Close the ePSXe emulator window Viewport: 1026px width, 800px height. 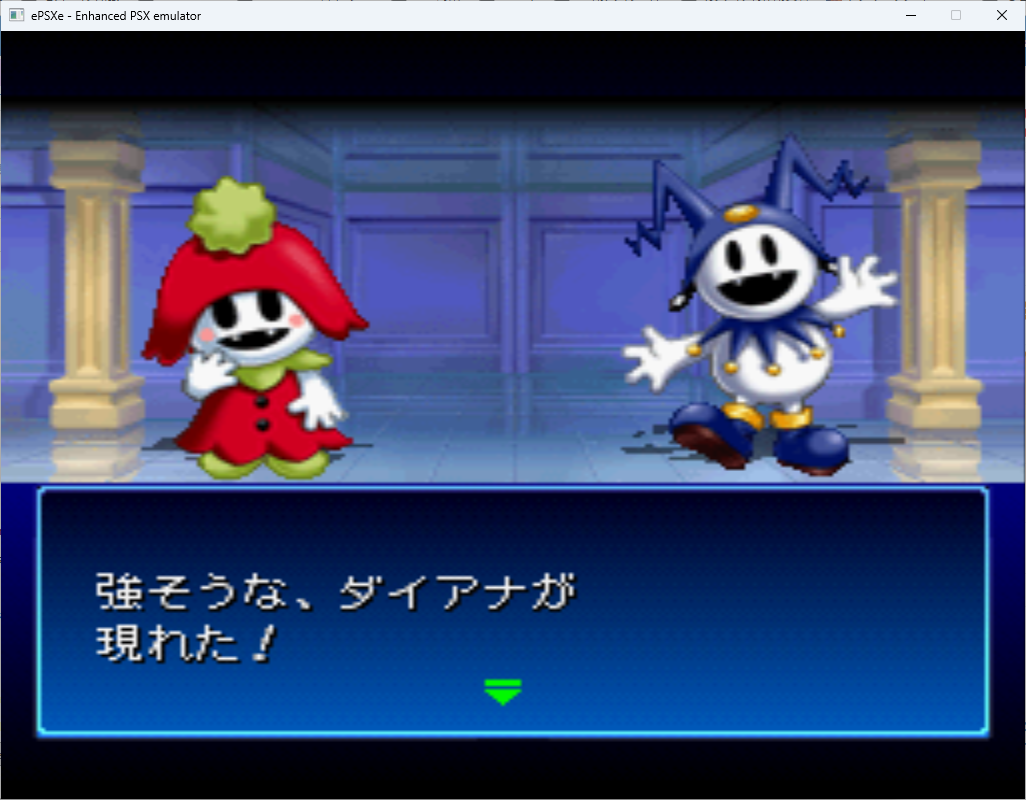pyautogui.click(x=1001, y=15)
